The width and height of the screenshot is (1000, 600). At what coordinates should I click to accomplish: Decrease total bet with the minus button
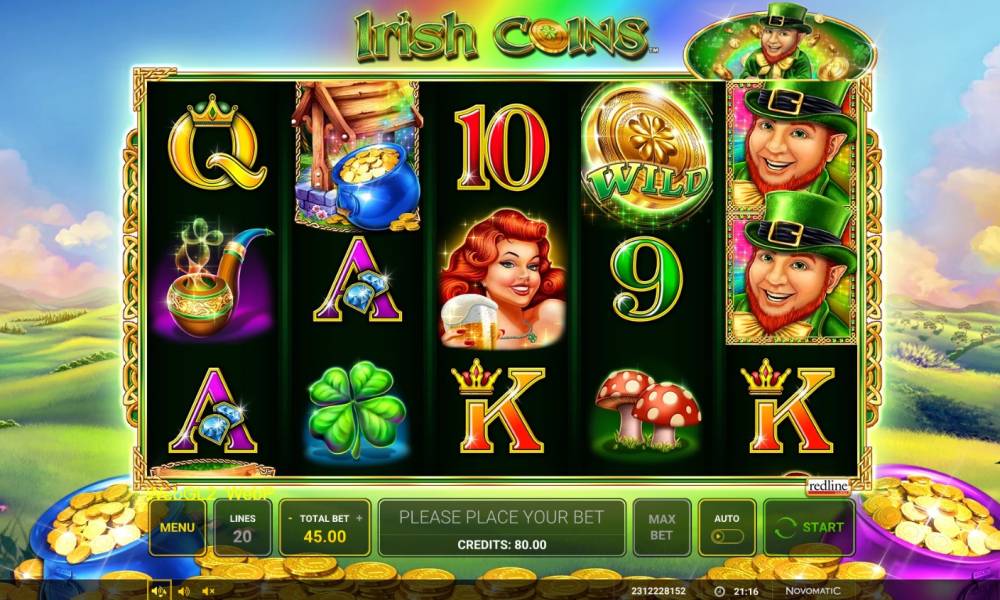point(290,519)
